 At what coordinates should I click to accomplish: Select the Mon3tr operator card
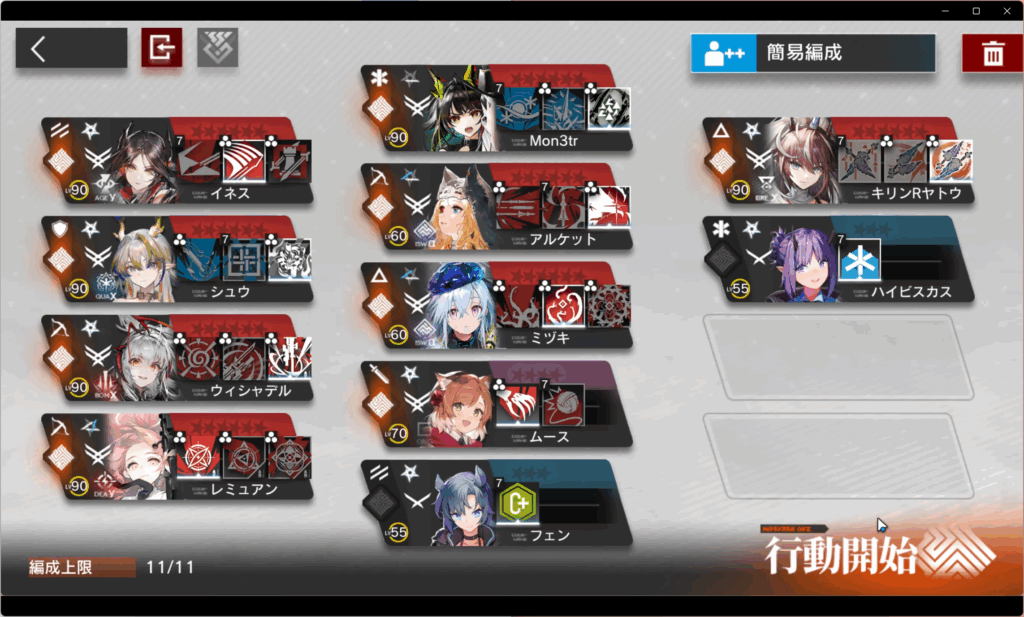click(497, 109)
